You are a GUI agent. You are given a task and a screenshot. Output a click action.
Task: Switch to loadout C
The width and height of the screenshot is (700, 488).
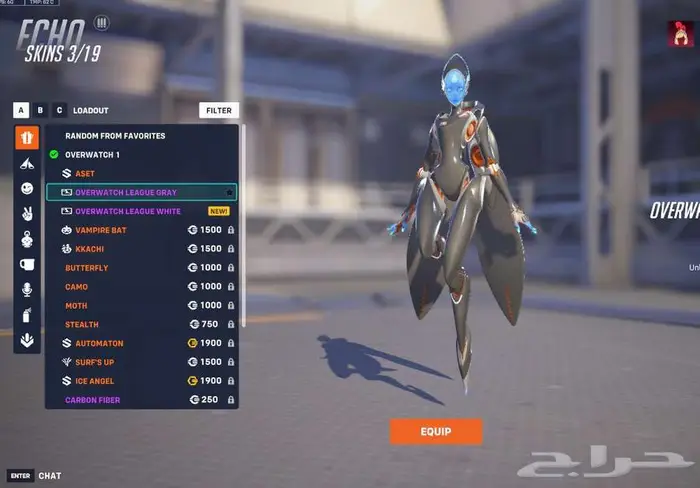pyautogui.click(x=59, y=110)
